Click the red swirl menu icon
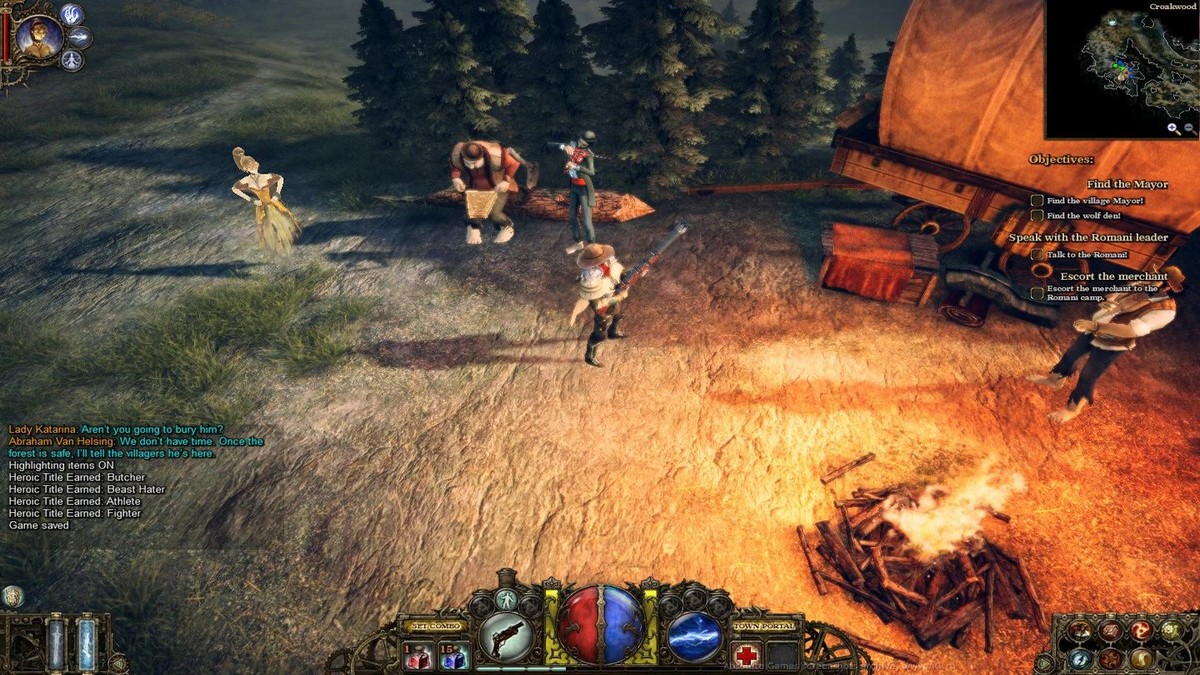Image resolution: width=1200 pixels, height=675 pixels. click(1140, 630)
